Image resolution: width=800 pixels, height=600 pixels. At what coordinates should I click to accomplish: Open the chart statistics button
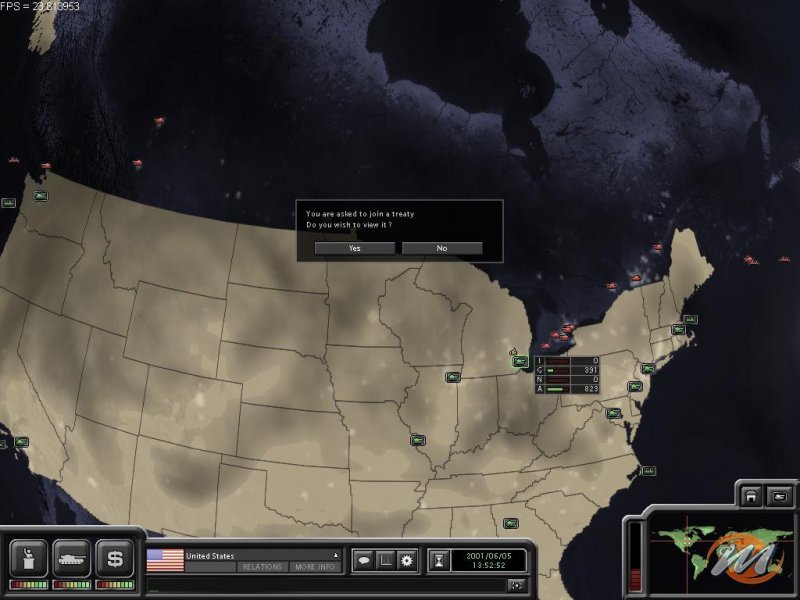coord(385,561)
